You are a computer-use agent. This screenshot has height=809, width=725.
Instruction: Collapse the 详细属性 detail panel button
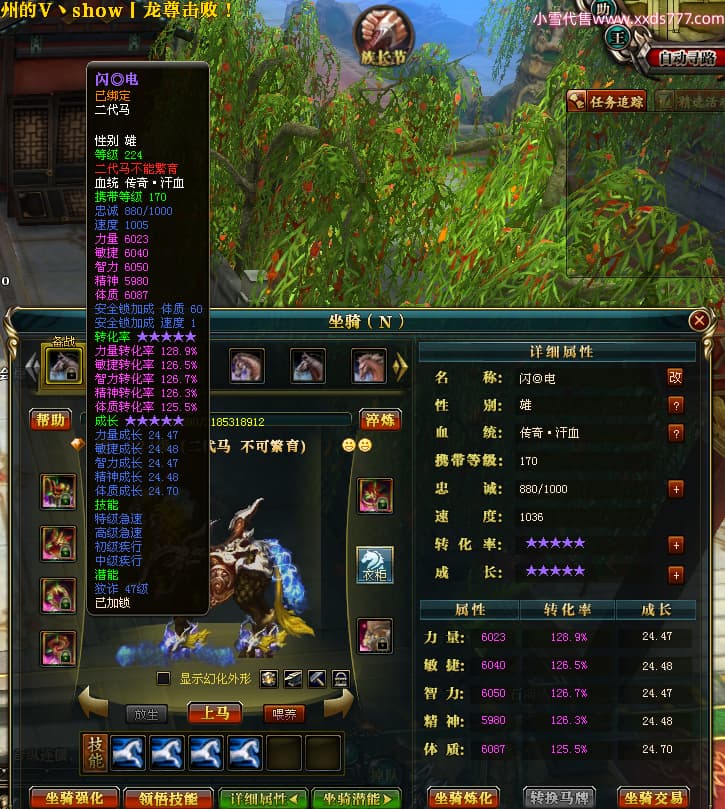[263, 798]
